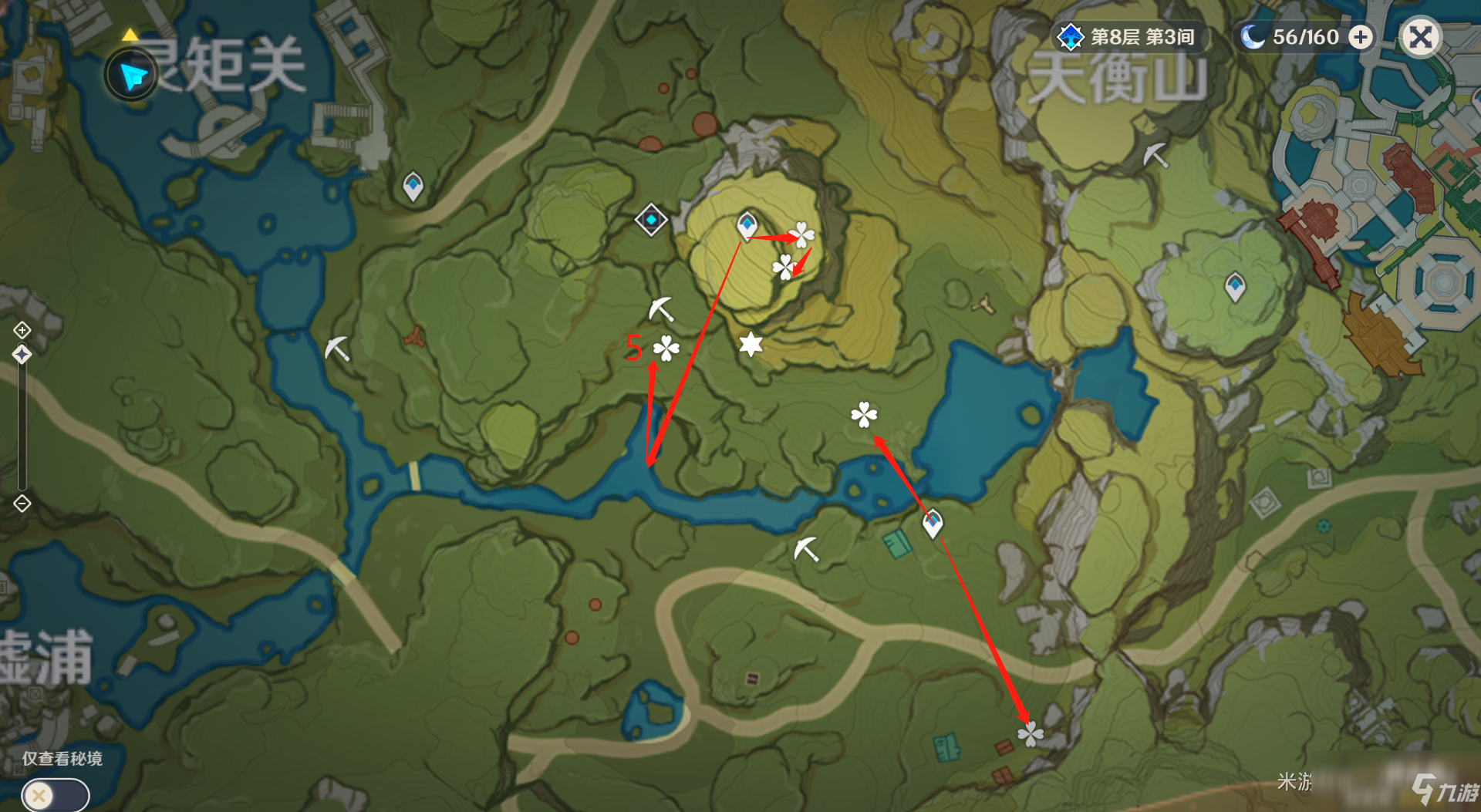Viewport: 1481px width, 812px height.
Task: Add resin with the plus button
Action: [x=1361, y=37]
